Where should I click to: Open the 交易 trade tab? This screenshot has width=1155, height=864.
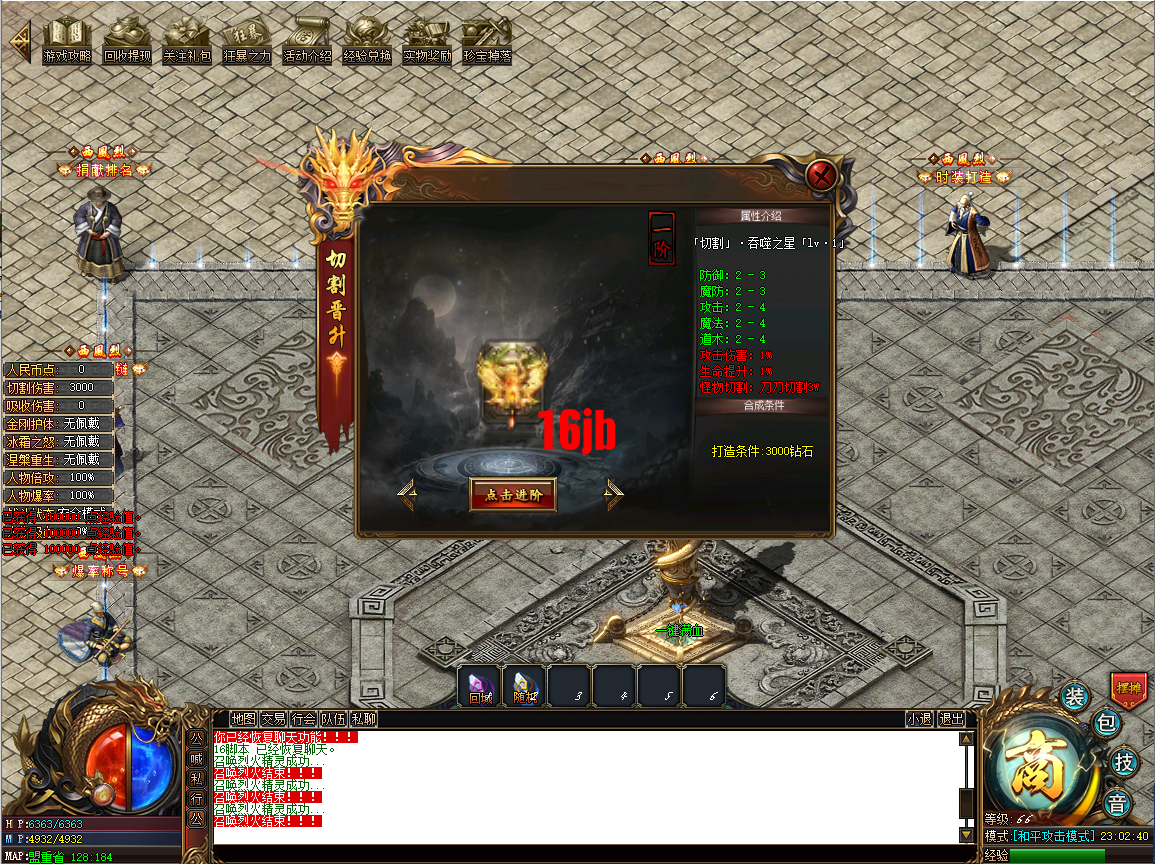[273, 719]
